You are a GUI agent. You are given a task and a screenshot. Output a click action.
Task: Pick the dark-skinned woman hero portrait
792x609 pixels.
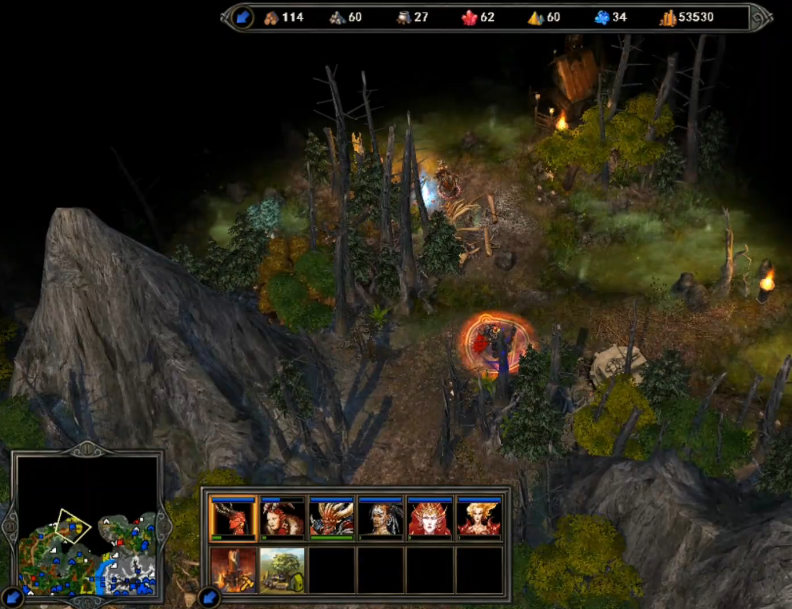381,519
